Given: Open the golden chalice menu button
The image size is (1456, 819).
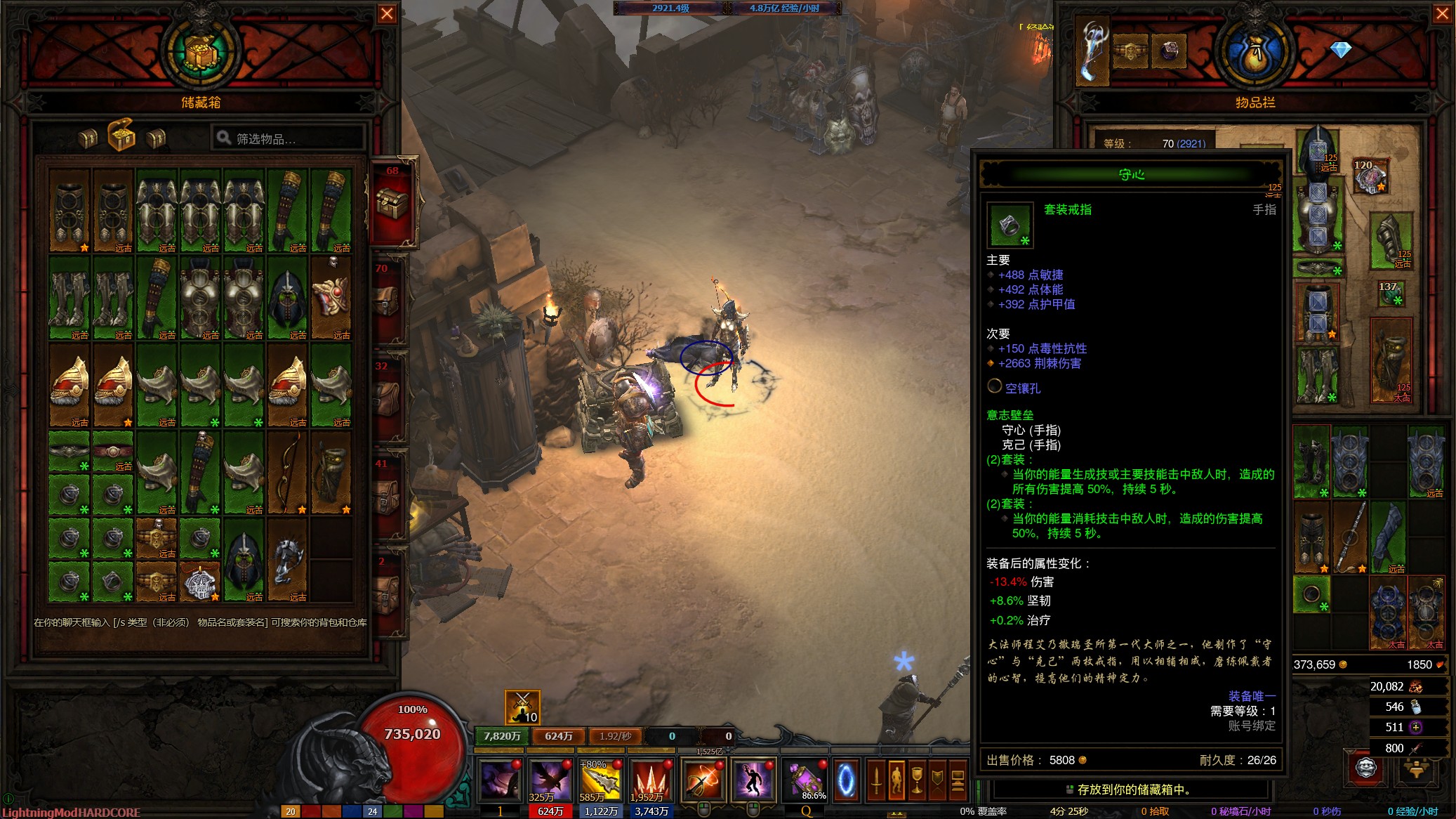Looking at the screenshot, I should pos(917,780).
